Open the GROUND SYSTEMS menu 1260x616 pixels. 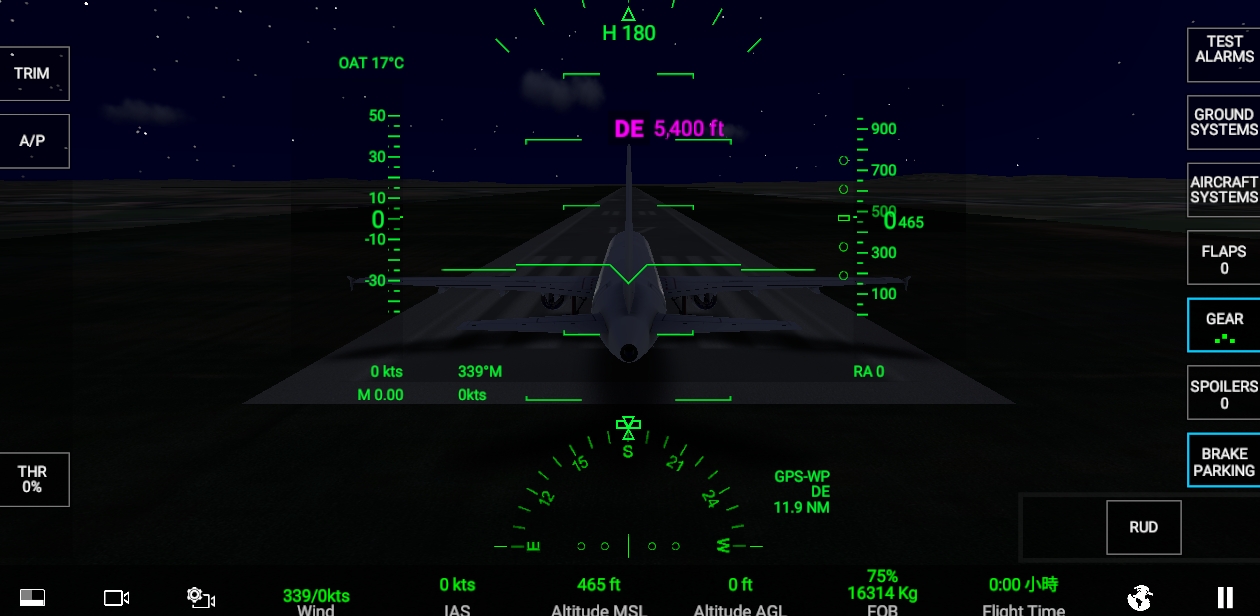click(x=1223, y=122)
